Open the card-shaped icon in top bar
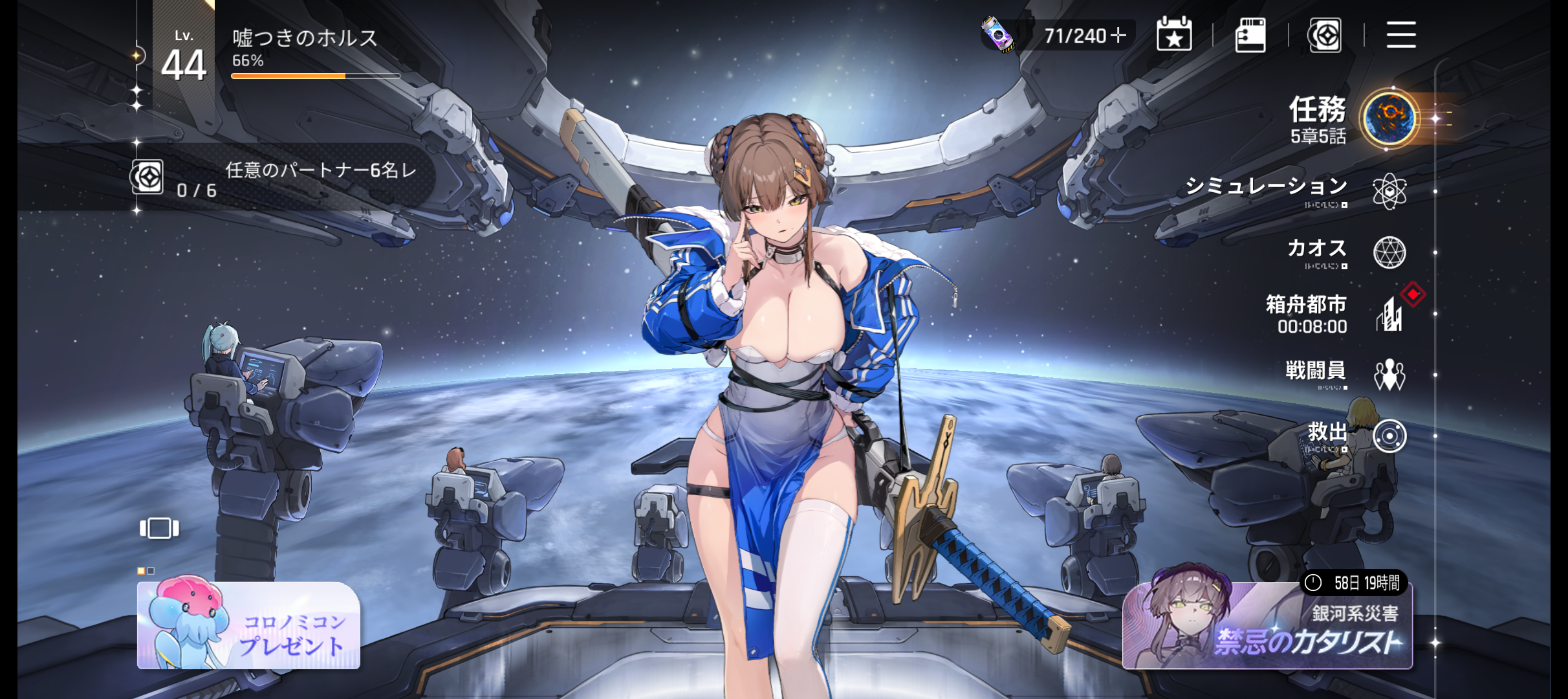This screenshot has height=699, width=1568. pos(1250,35)
